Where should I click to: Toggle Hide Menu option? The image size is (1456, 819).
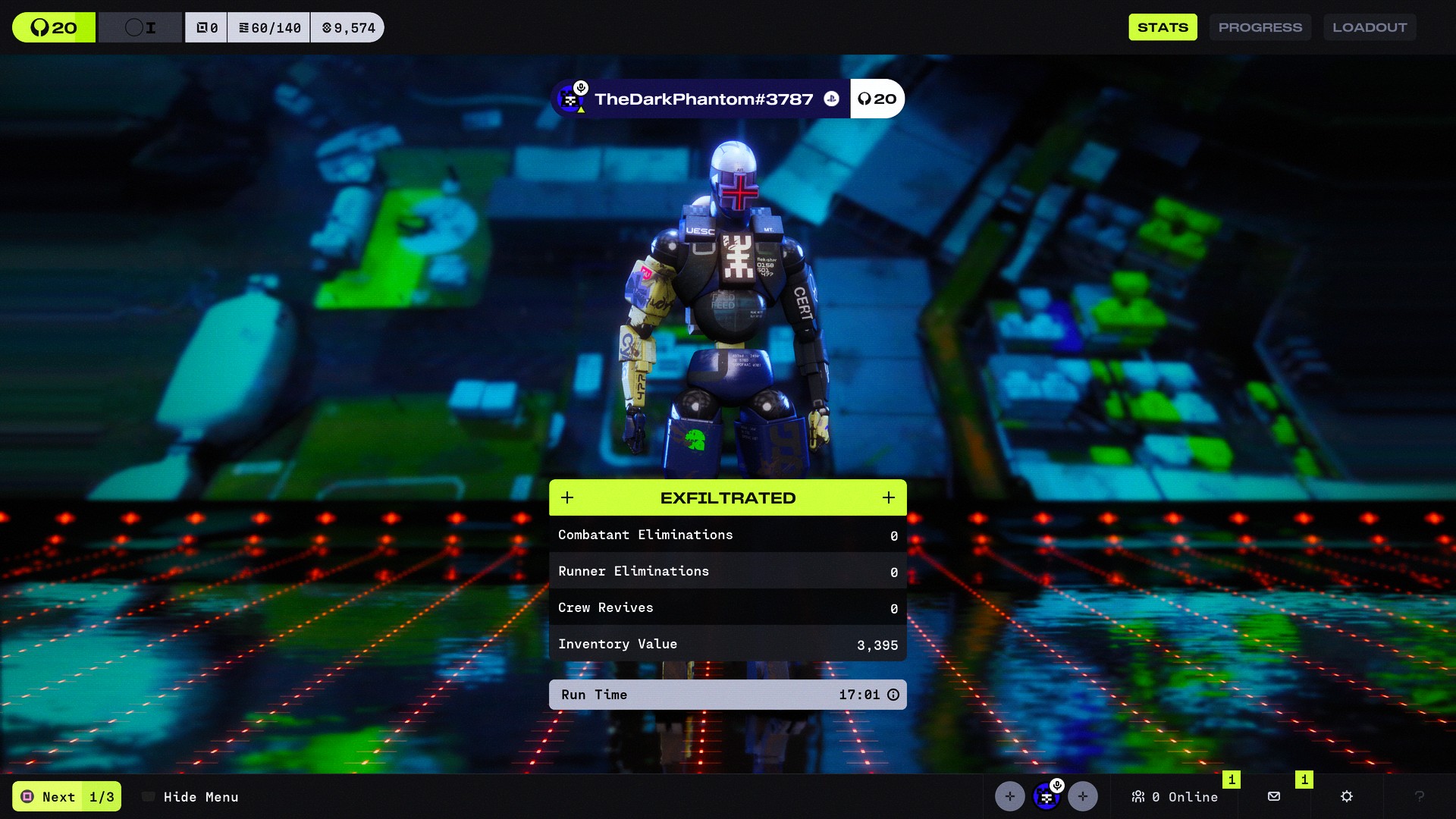(x=191, y=796)
